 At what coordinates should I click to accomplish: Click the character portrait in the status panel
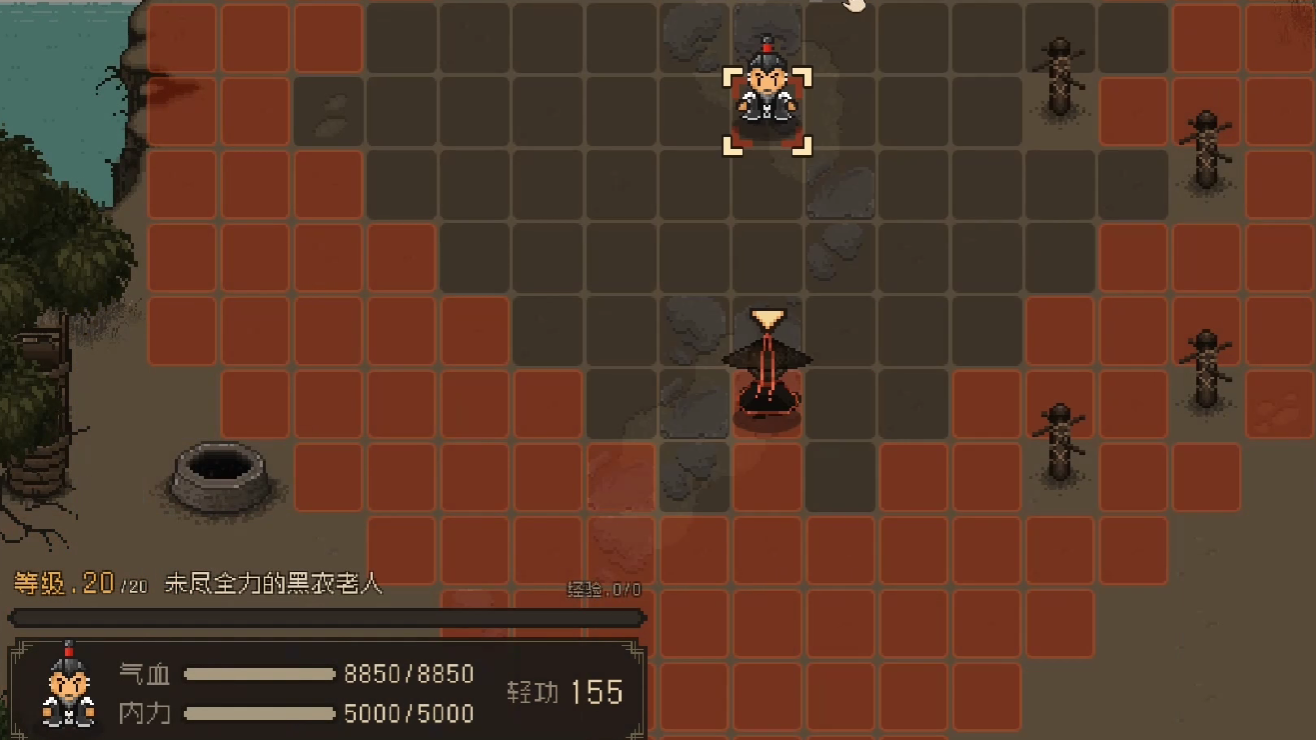pos(68,687)
